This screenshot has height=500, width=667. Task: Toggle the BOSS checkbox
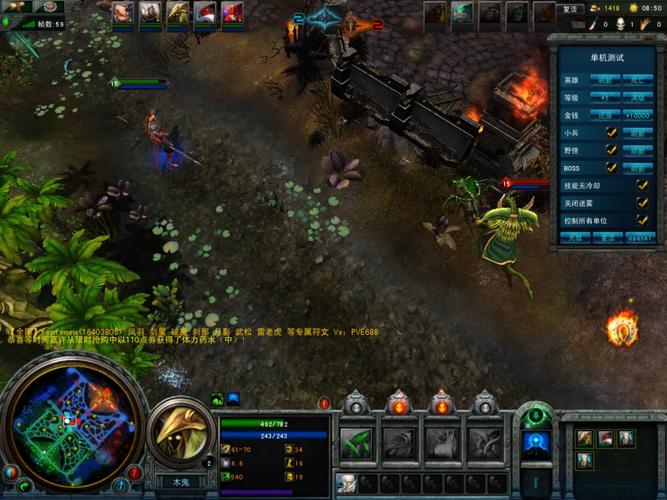pyautogui.click(x=611, y=167)
